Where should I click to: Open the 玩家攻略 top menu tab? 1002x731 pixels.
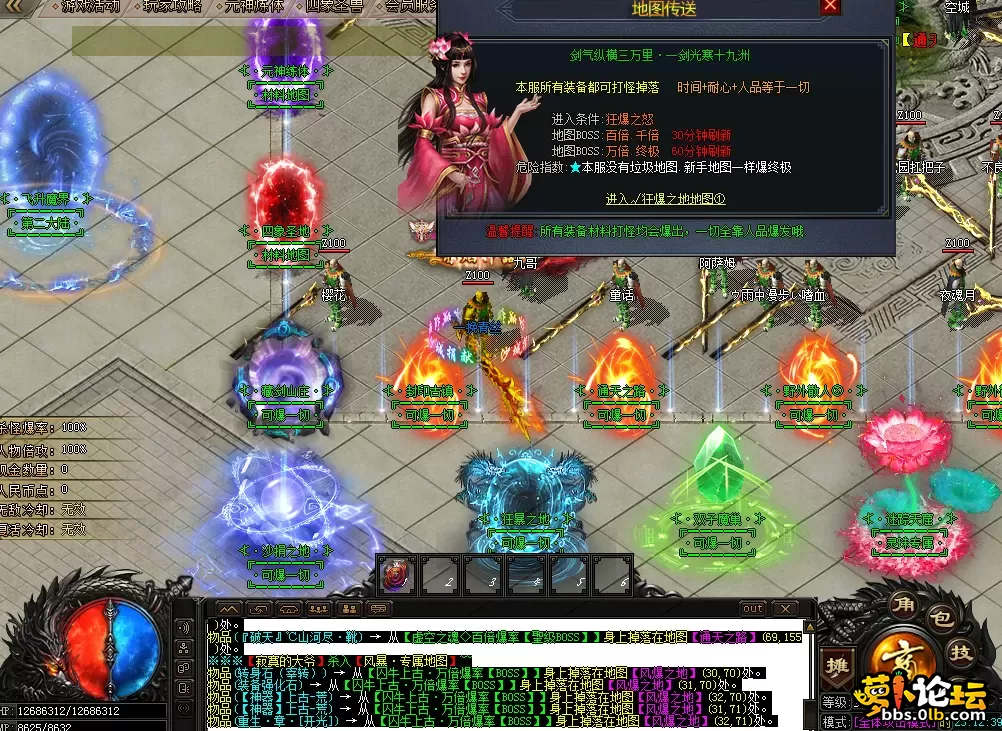tap(171, 6)
